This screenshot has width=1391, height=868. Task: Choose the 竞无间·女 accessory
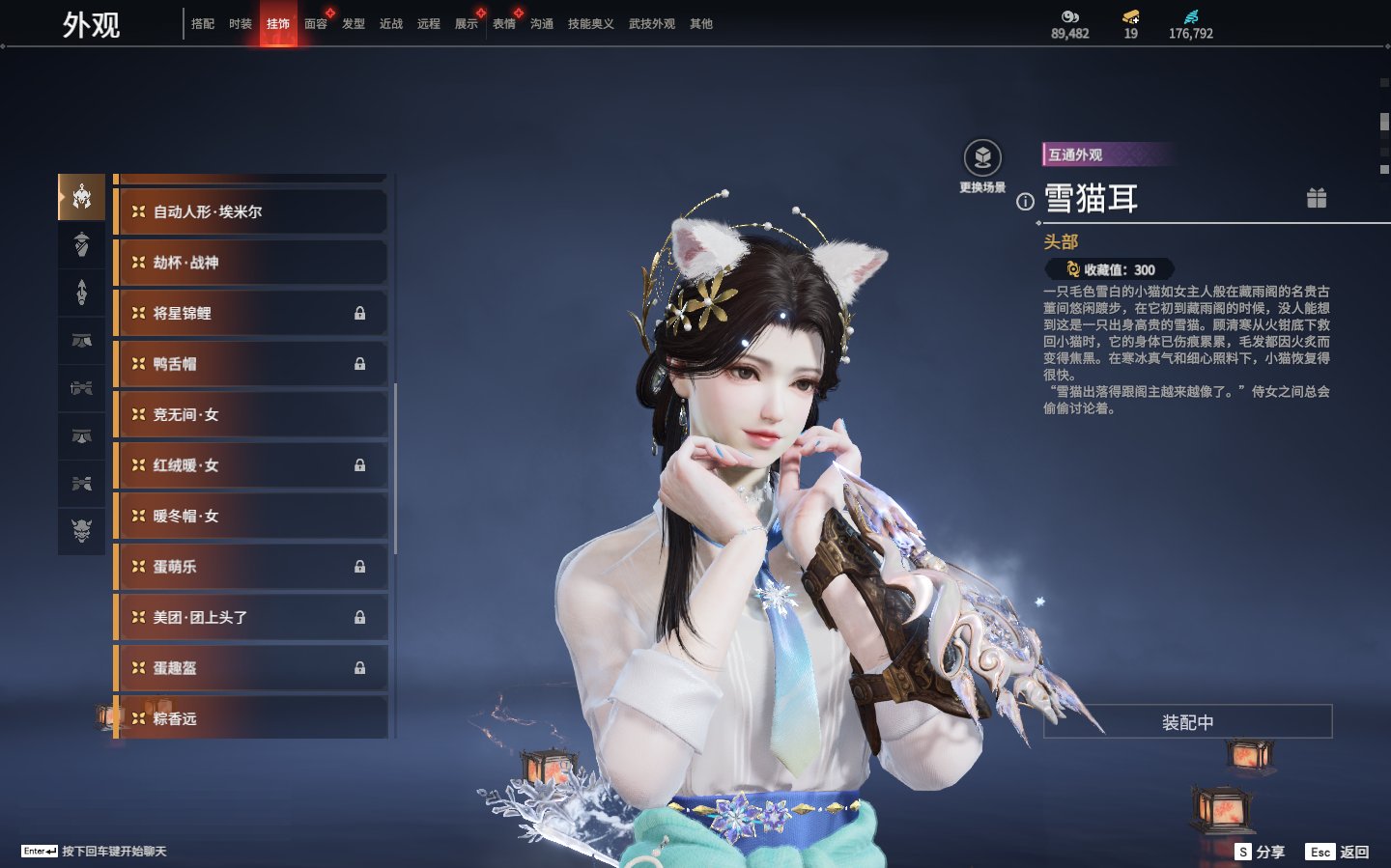click(x=251, y=414)
